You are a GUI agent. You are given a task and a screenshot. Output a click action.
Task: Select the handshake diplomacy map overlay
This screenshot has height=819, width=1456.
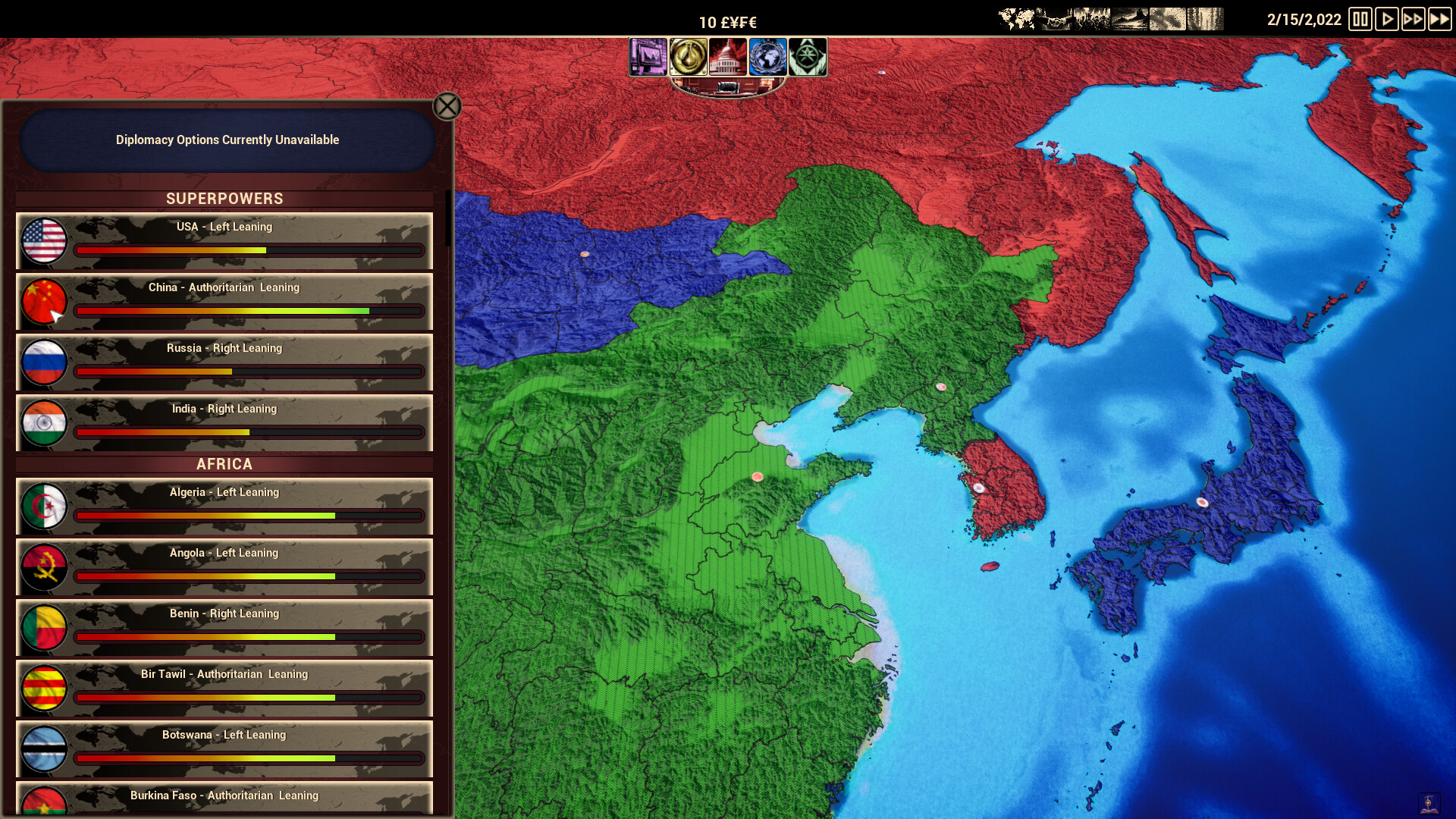pos(1052,17)
